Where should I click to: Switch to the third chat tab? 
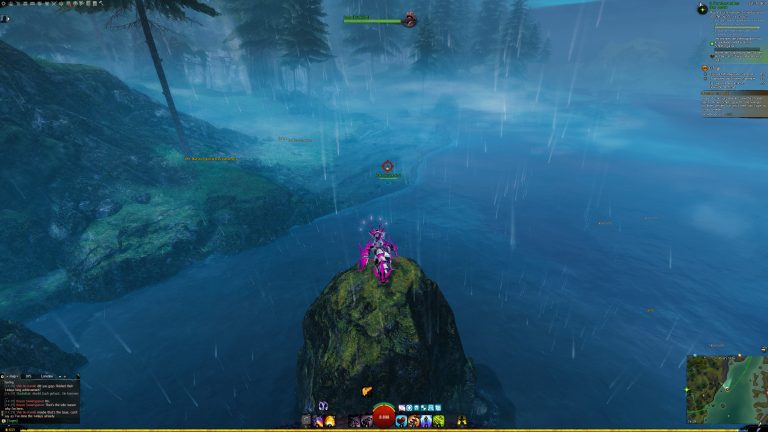click(x=49, y=376)
